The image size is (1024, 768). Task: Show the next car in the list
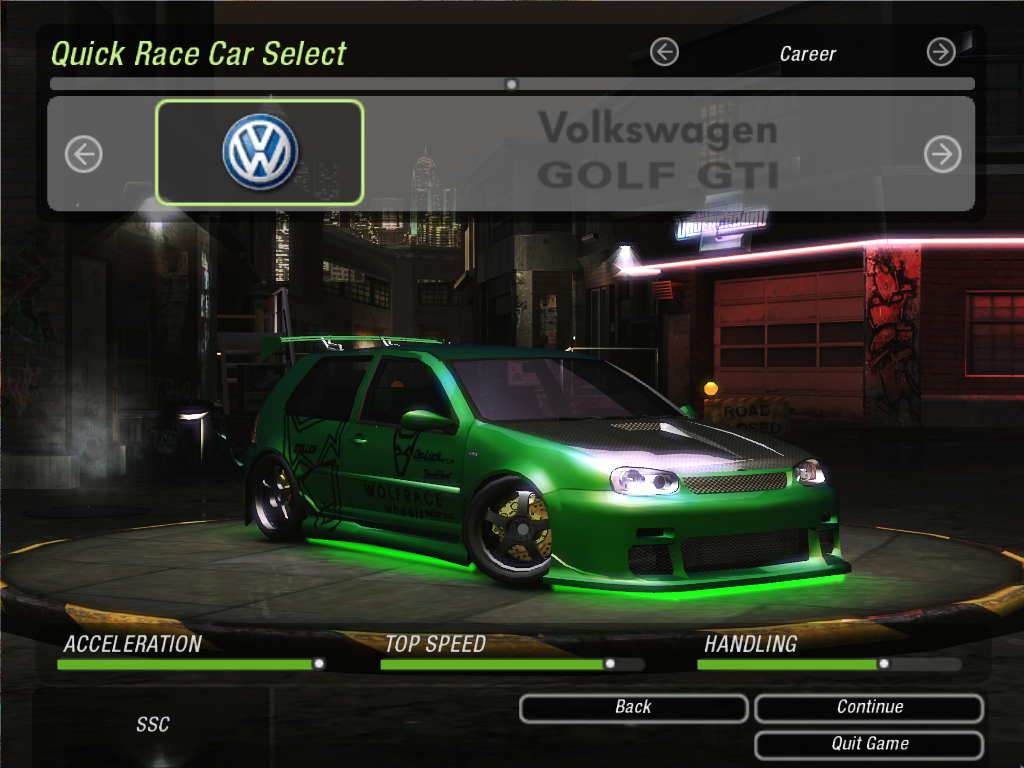942,154
